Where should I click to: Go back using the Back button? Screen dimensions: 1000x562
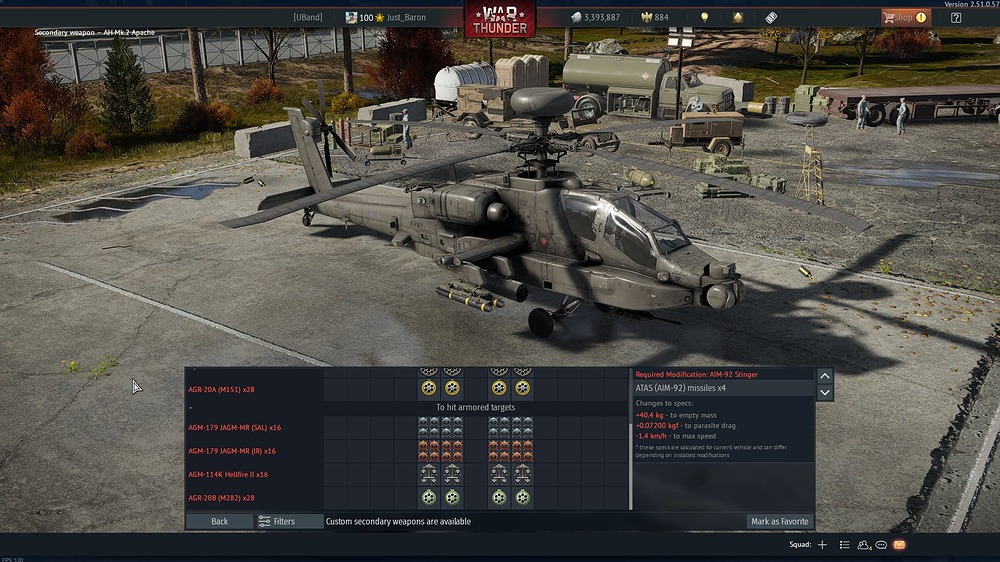click(219, 521)
